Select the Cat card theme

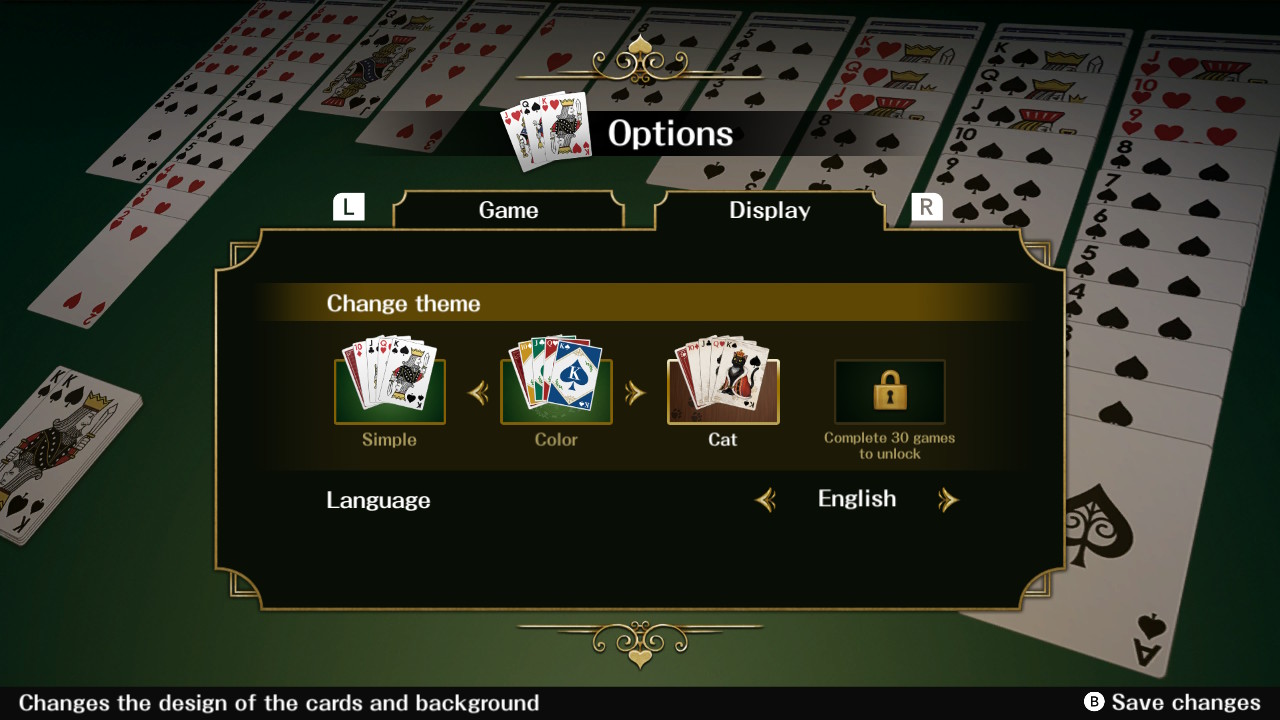click(722, 388)
